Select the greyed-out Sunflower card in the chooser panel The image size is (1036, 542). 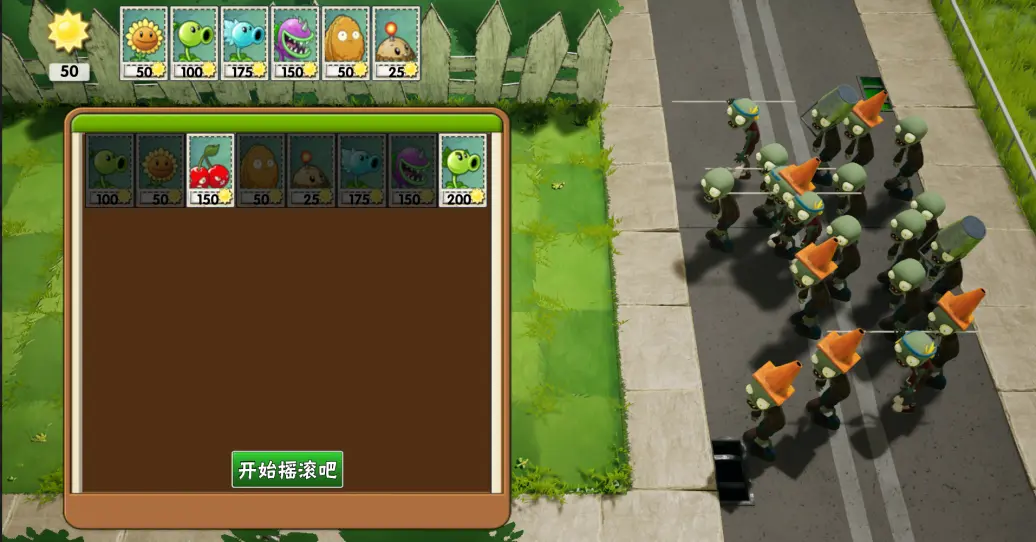coord(160,170)
